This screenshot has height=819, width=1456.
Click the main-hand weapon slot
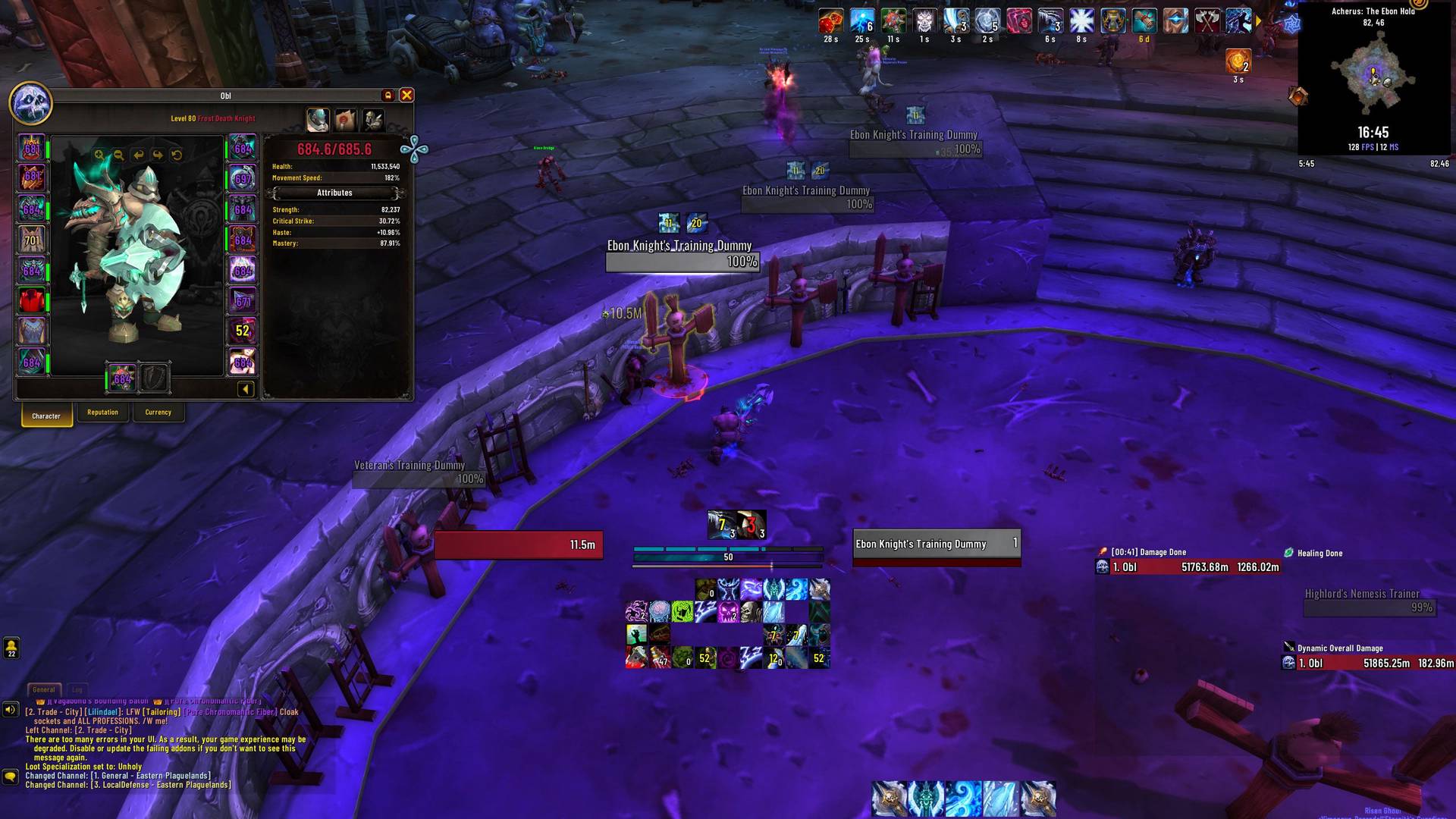point(122,378)
